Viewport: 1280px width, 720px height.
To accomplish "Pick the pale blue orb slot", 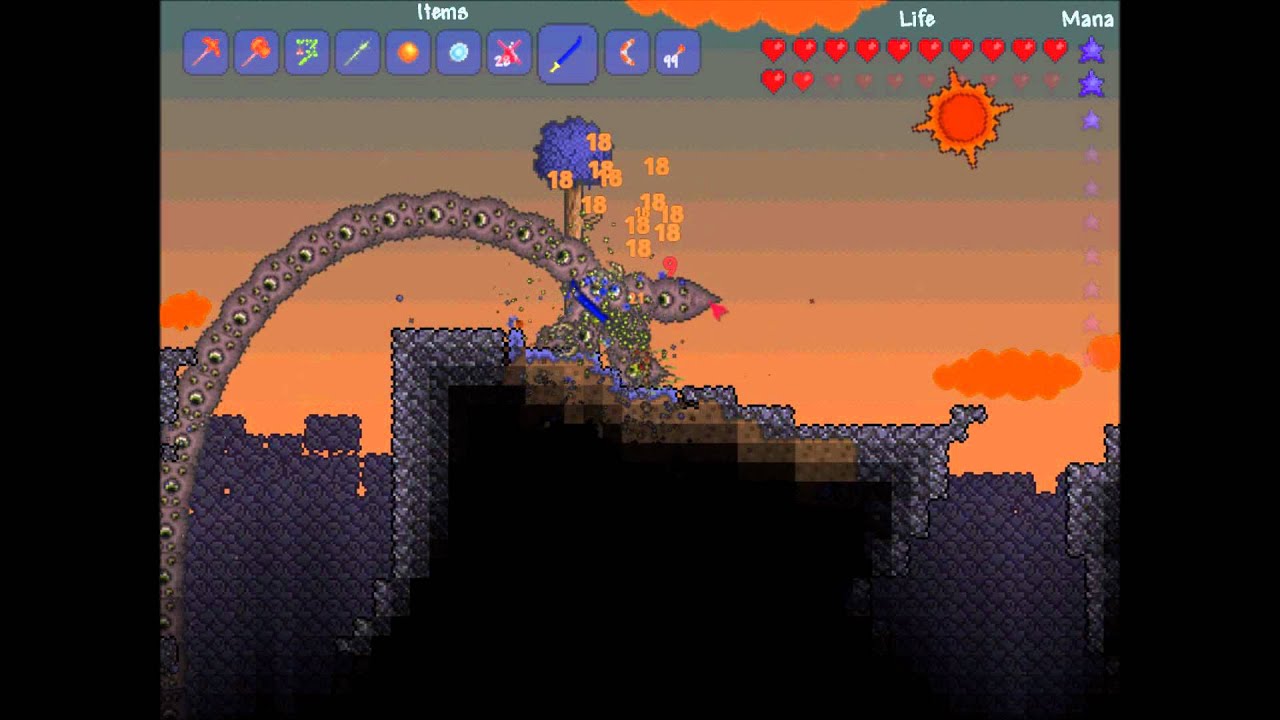I will click(459, 52).
